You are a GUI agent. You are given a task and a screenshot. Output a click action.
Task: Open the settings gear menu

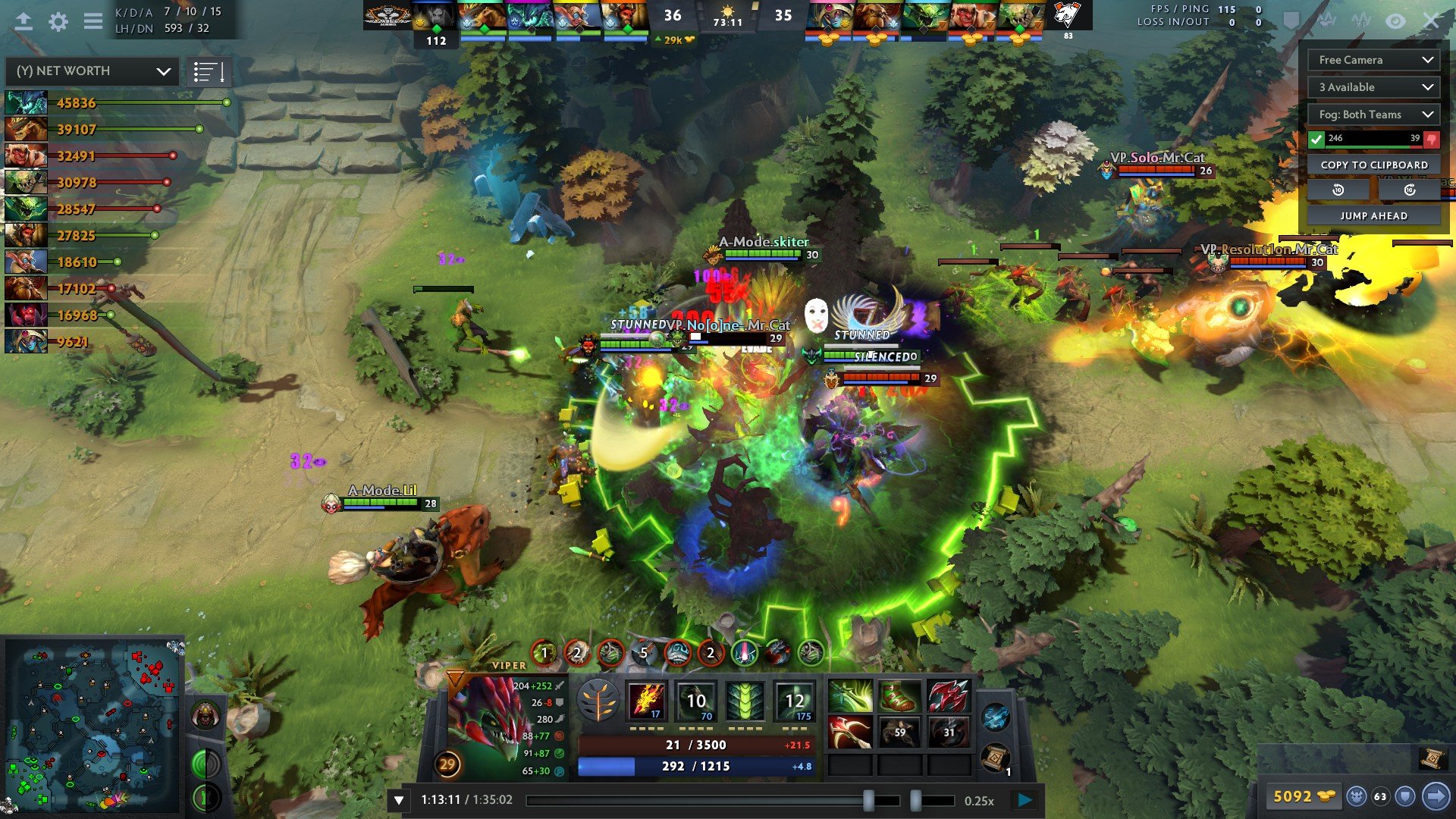58,22
